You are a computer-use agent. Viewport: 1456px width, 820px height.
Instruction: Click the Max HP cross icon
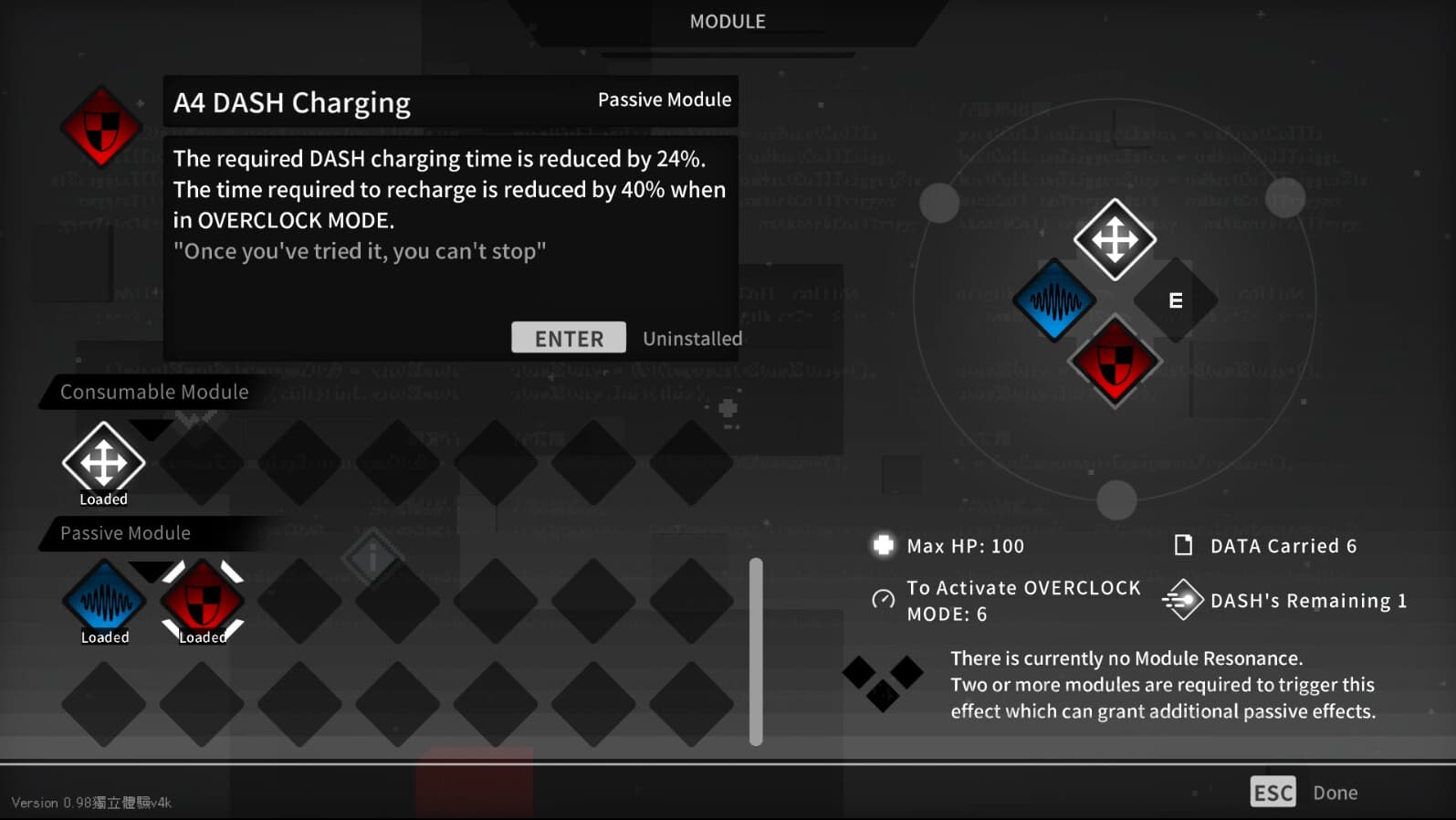883,545
